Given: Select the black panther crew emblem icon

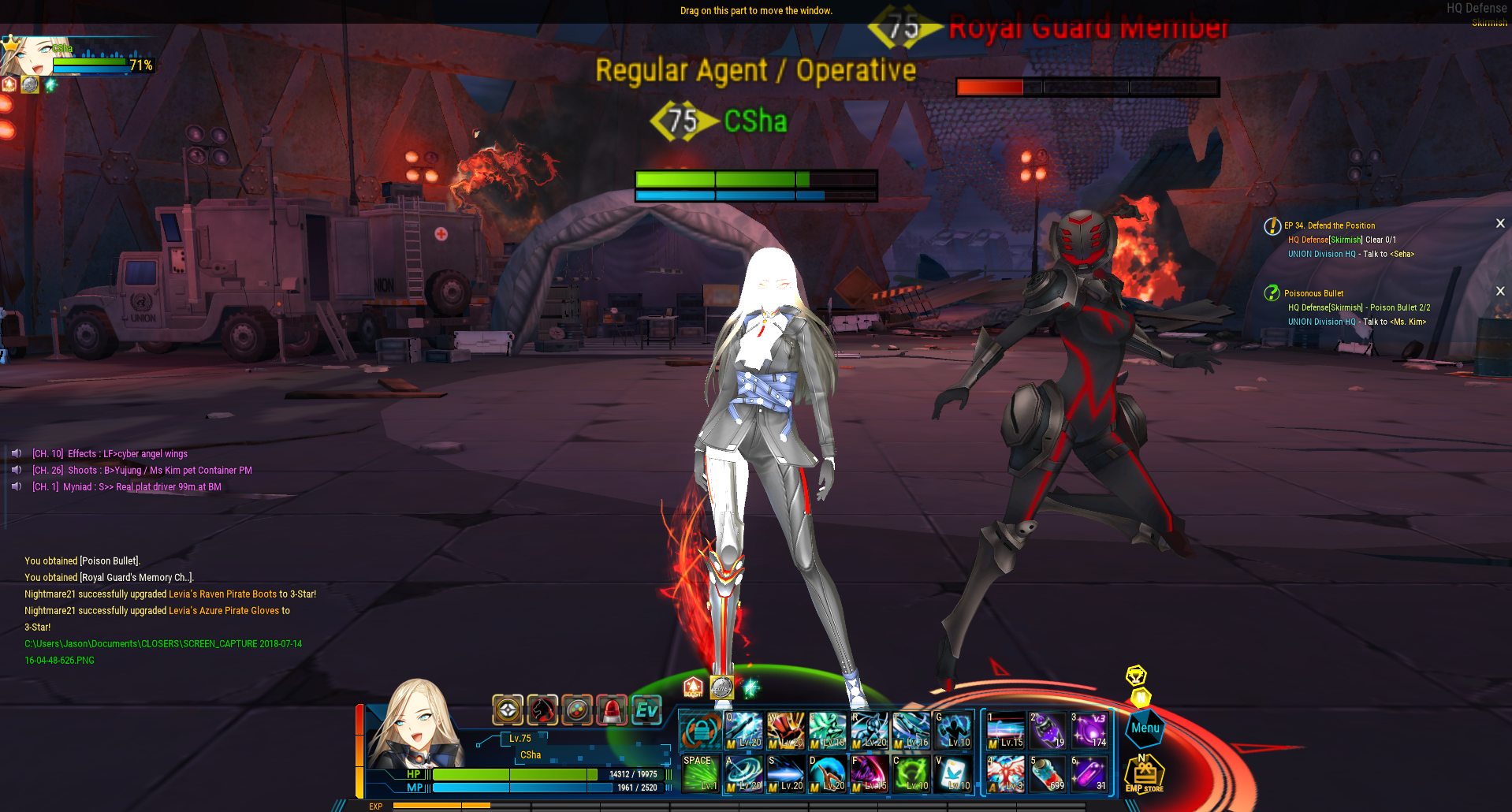Looking at the screenshot, I should 543,710.
